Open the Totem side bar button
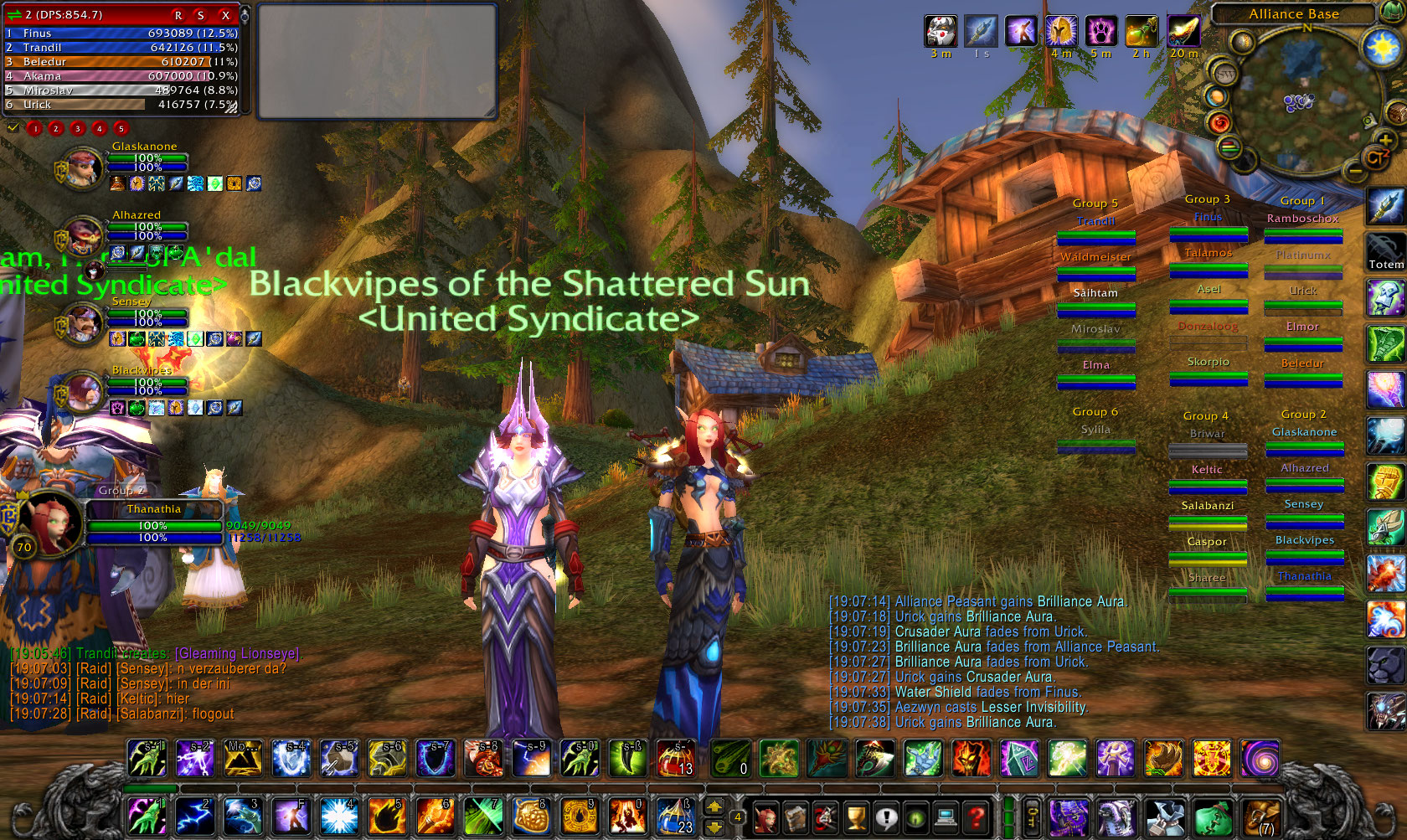The image size is (1407, 840). pos(1386,250)
